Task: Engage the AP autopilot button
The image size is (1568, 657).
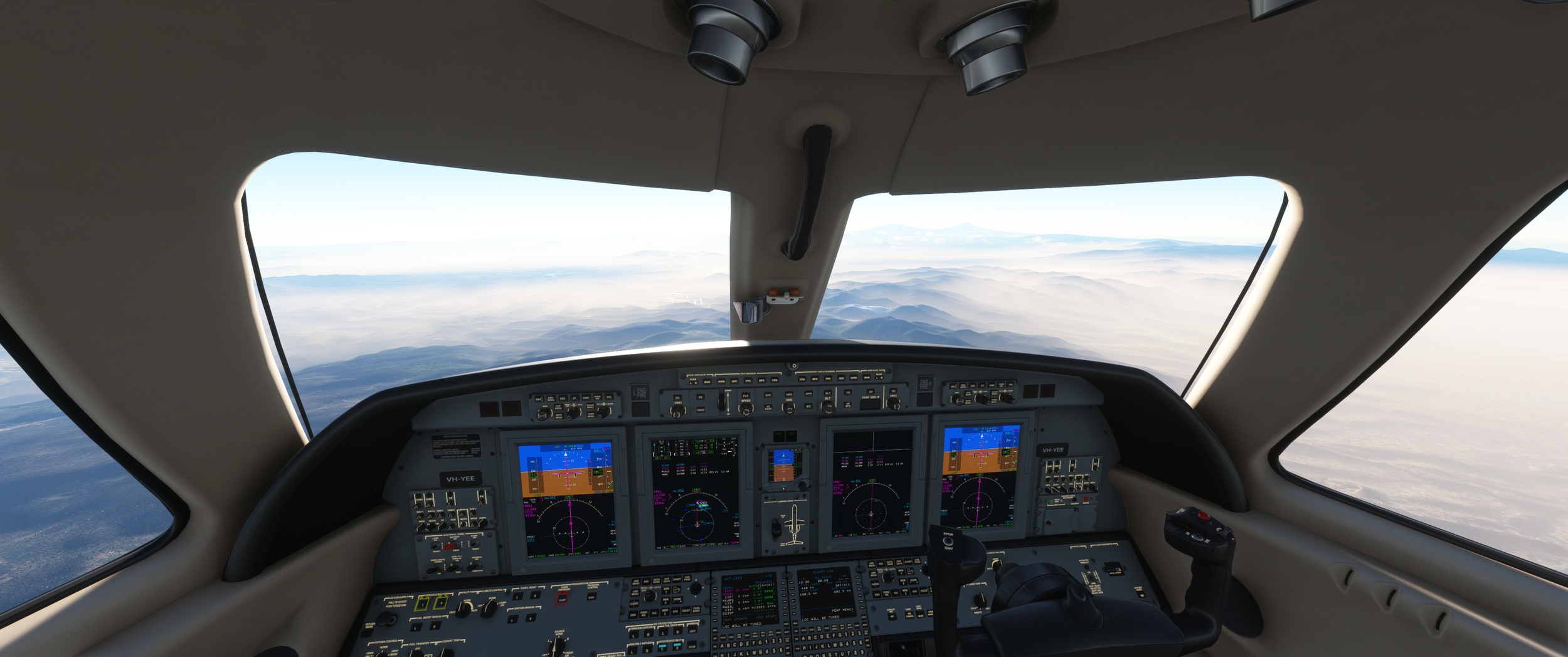Action: click(x=869, y=393)
